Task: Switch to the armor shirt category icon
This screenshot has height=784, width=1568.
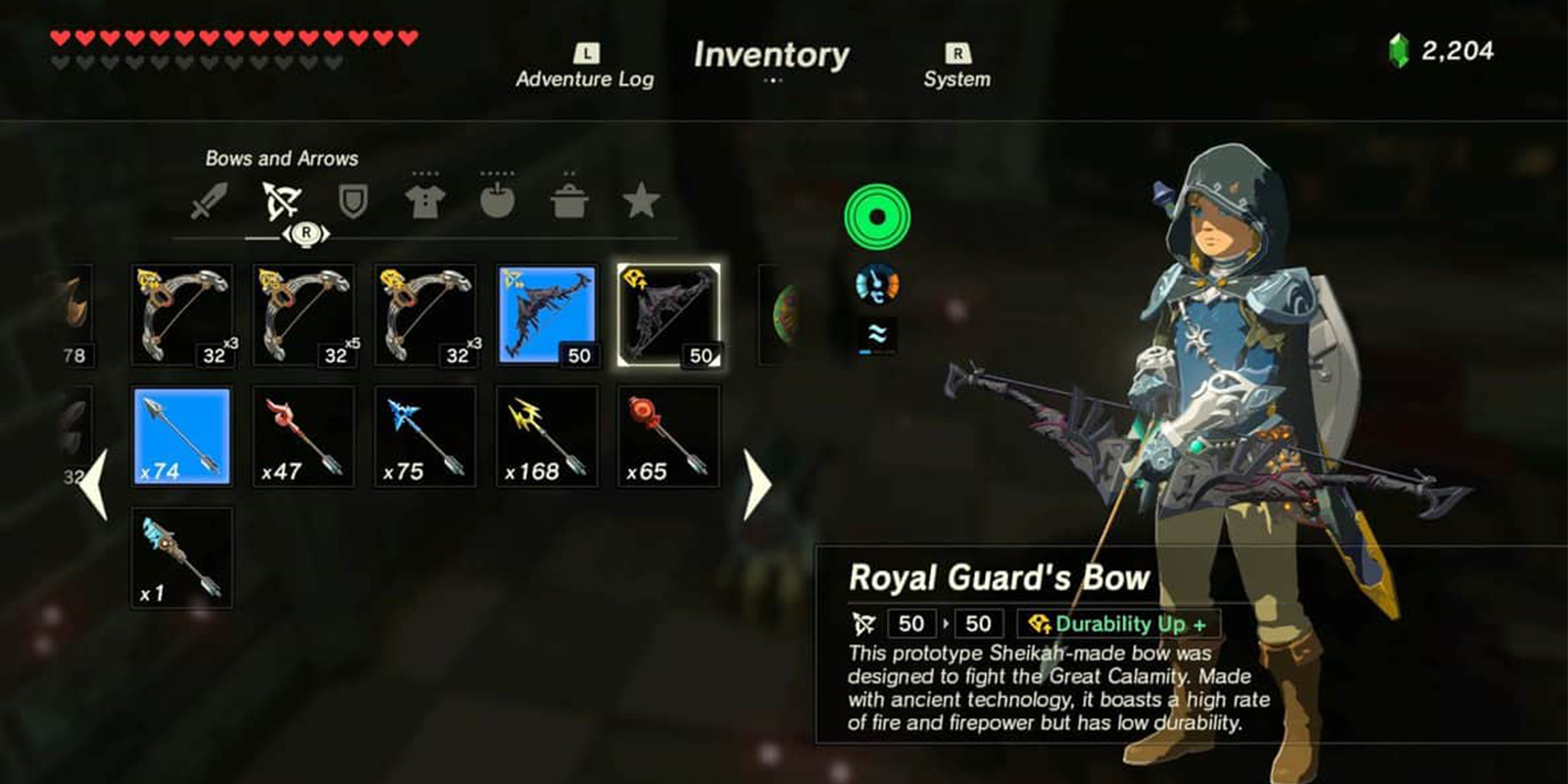Action: [x=424, y=199]
